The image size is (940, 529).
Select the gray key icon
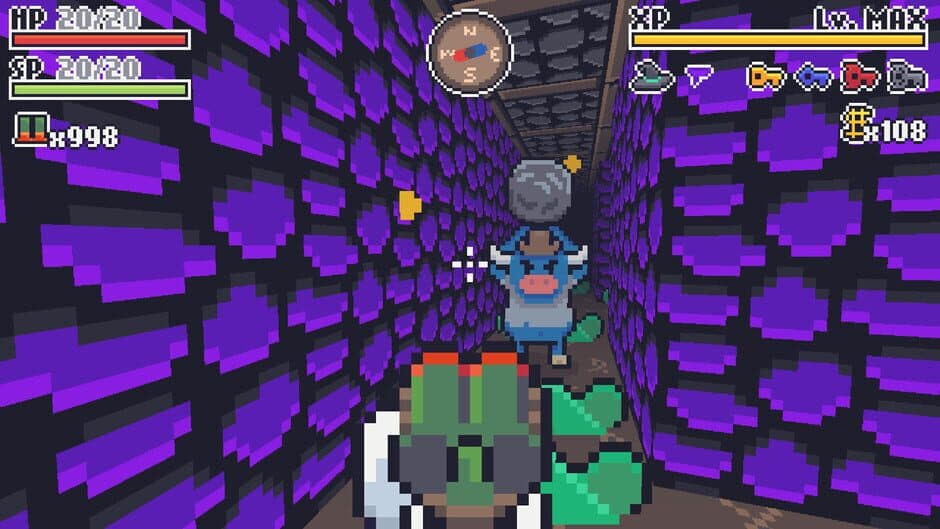point(906,76)
